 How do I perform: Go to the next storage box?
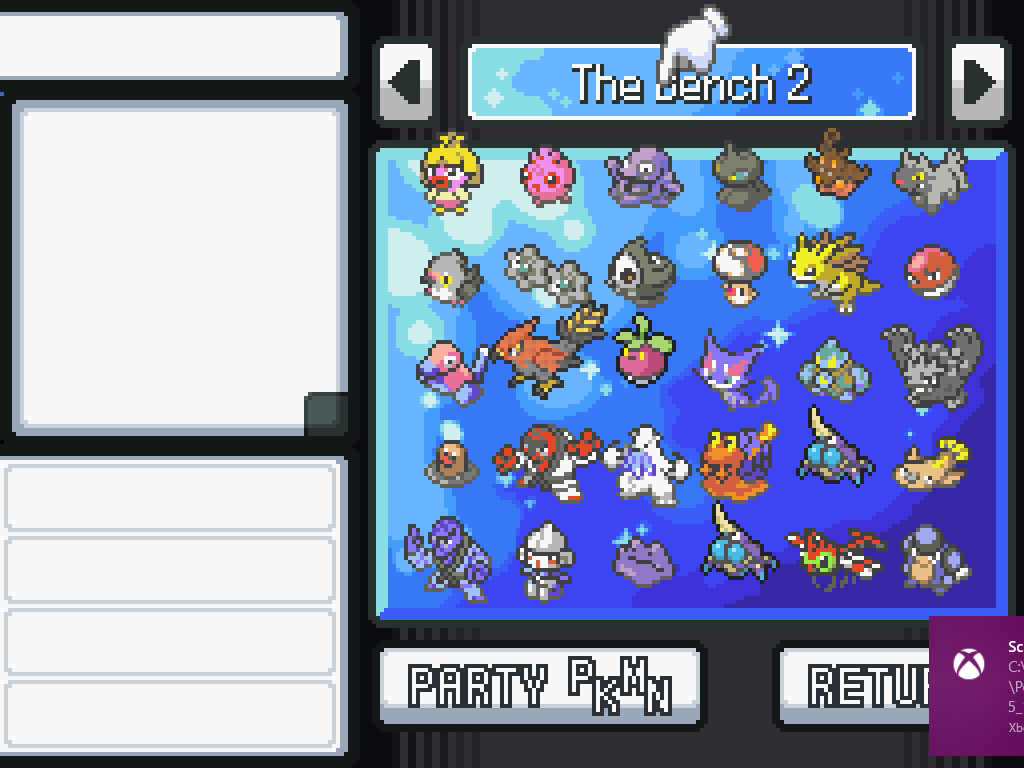click(x=978, y=82)
